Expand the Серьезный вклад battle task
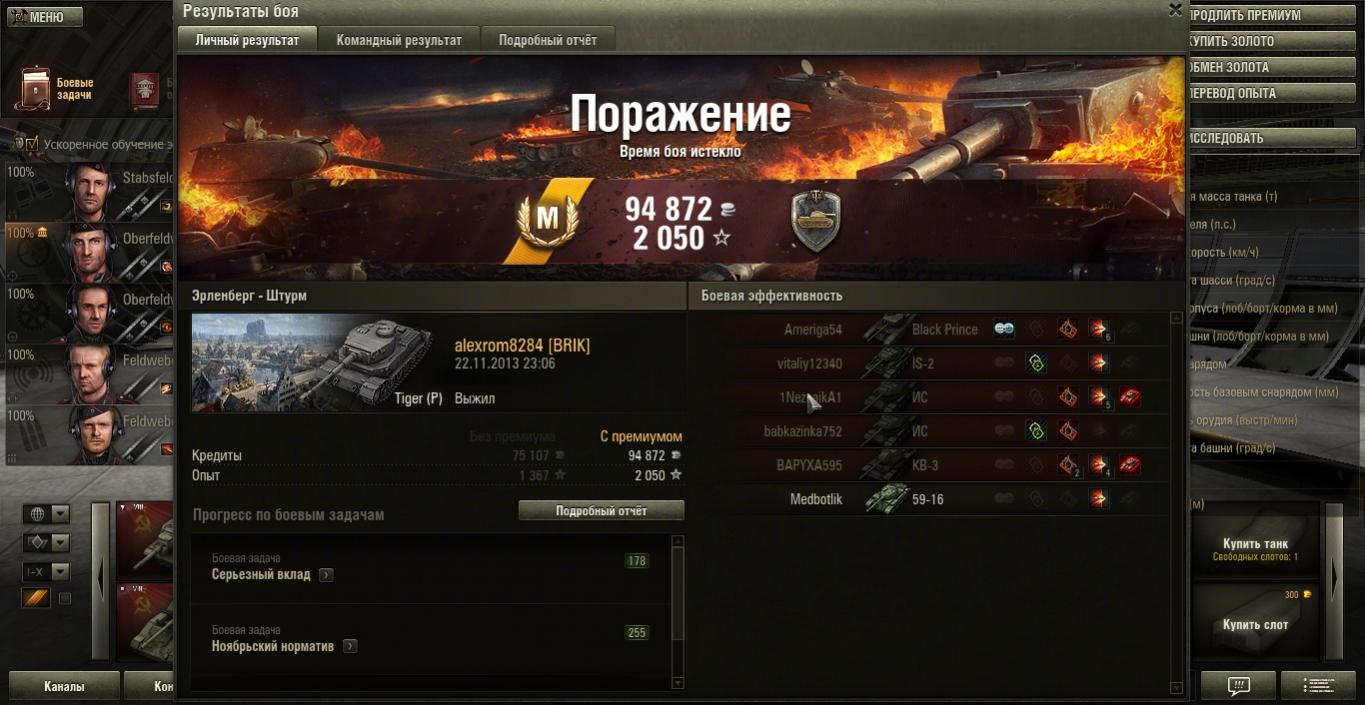This screenshot has width=1365, height=705. click(x=326, y=575)
